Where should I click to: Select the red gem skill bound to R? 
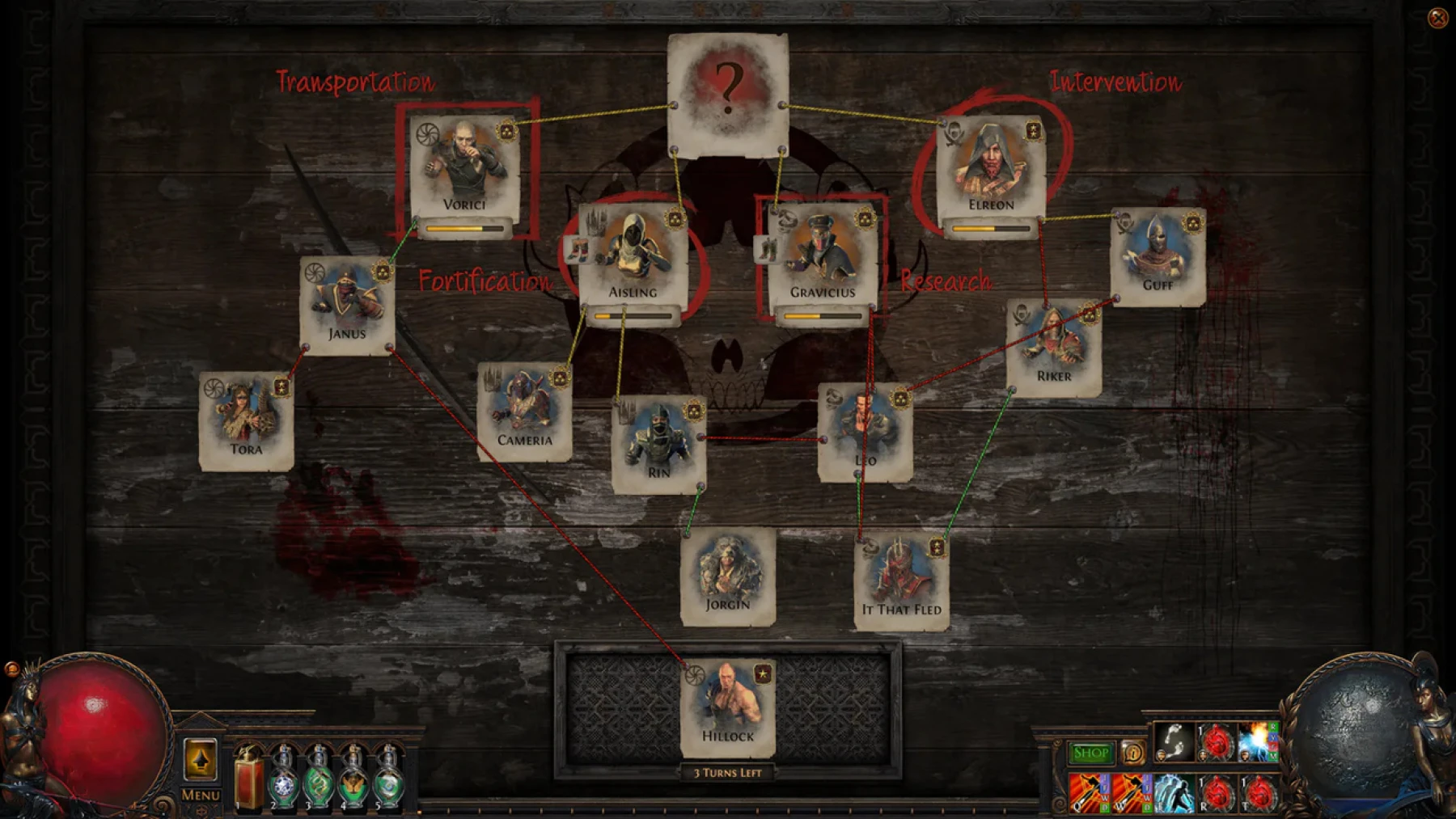[x=1217, y=795]
